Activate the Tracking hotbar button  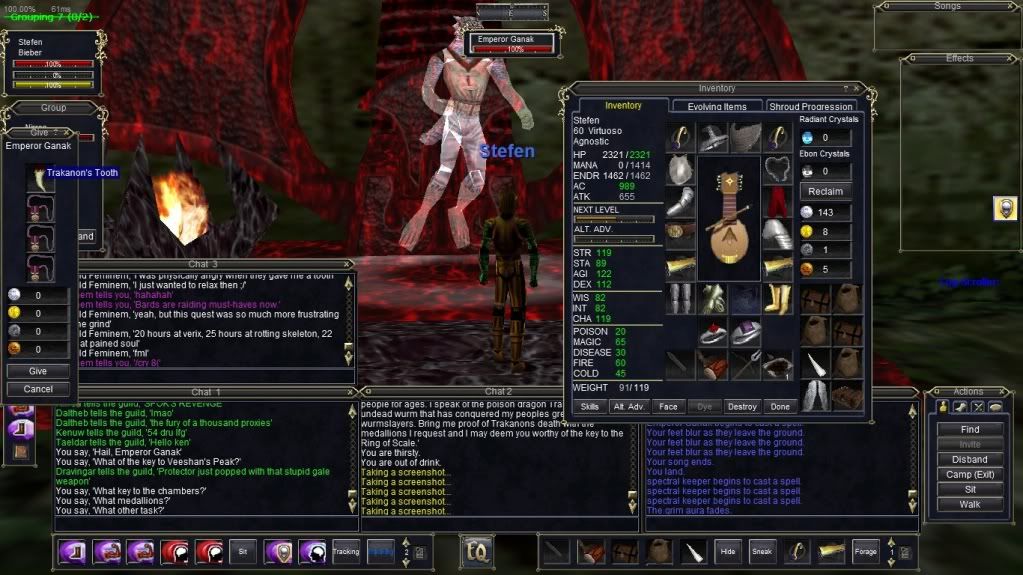[346, 551]
